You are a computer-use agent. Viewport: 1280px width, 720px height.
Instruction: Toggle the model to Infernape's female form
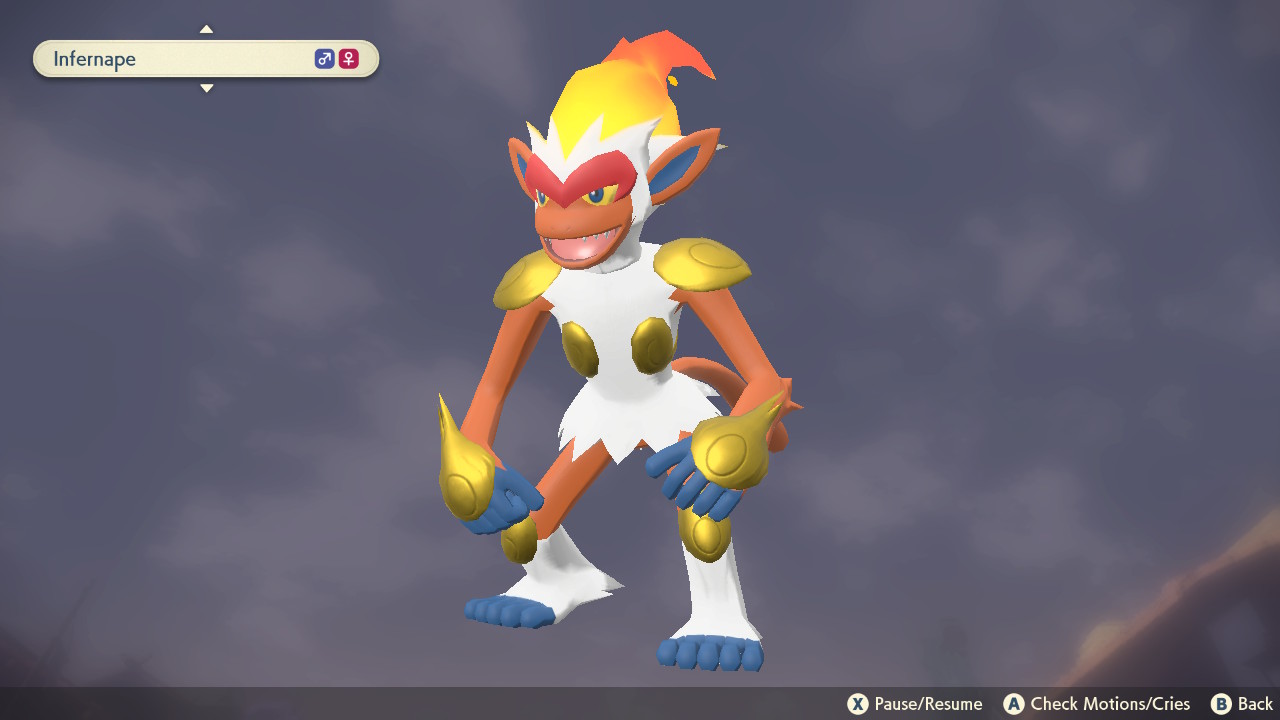coord(347,58)
